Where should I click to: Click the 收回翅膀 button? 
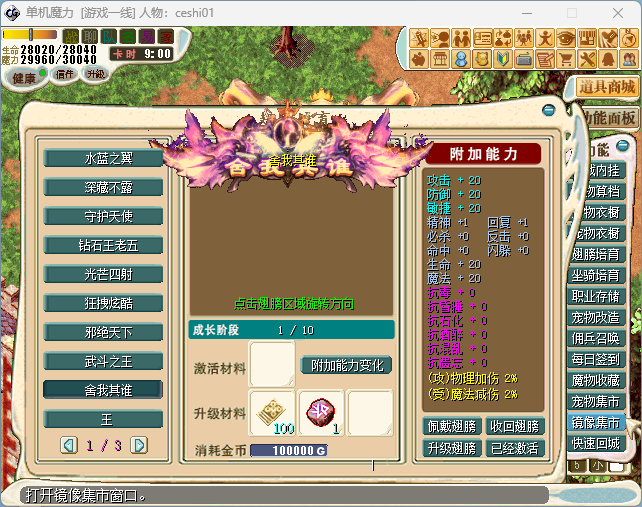[x=514, y=426]
